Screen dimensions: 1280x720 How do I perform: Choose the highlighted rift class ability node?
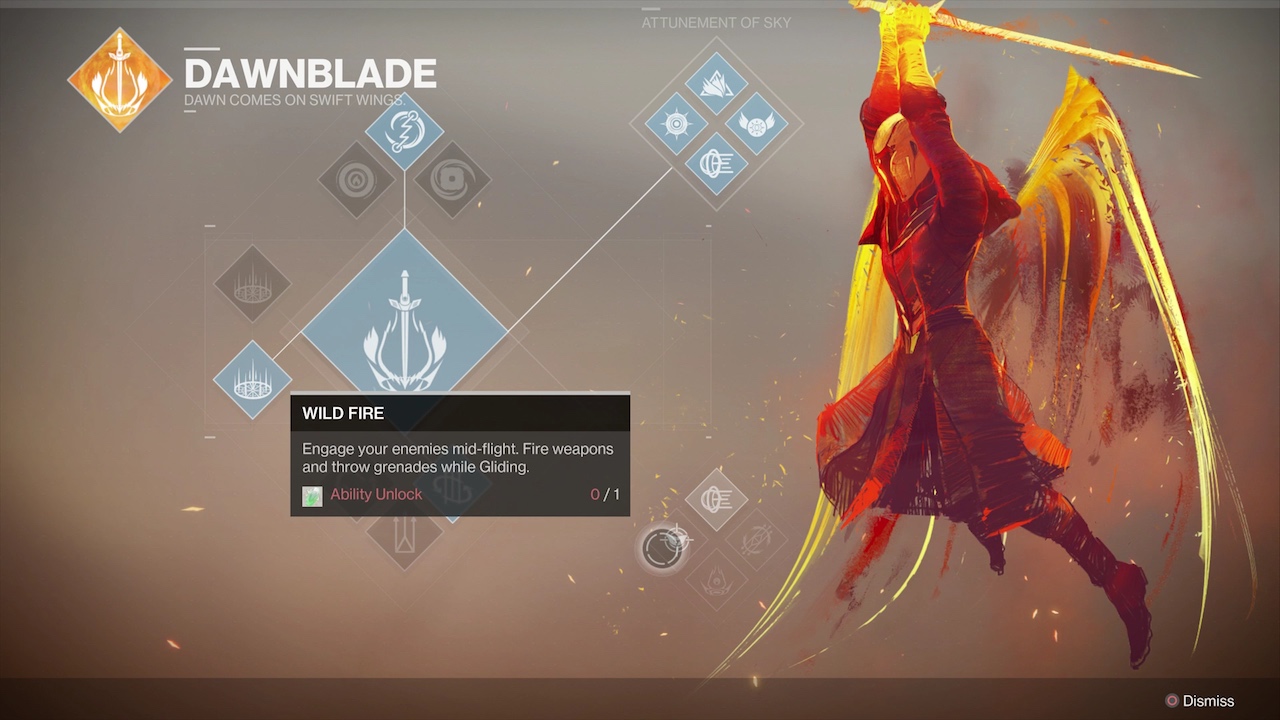point(252,379)
